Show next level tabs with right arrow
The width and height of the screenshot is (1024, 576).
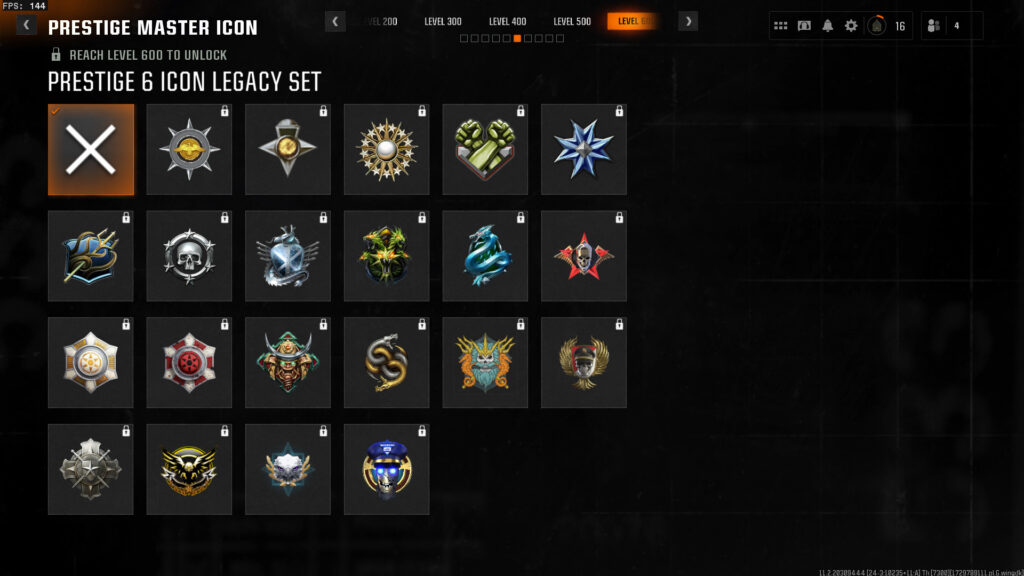coord(688,21)
